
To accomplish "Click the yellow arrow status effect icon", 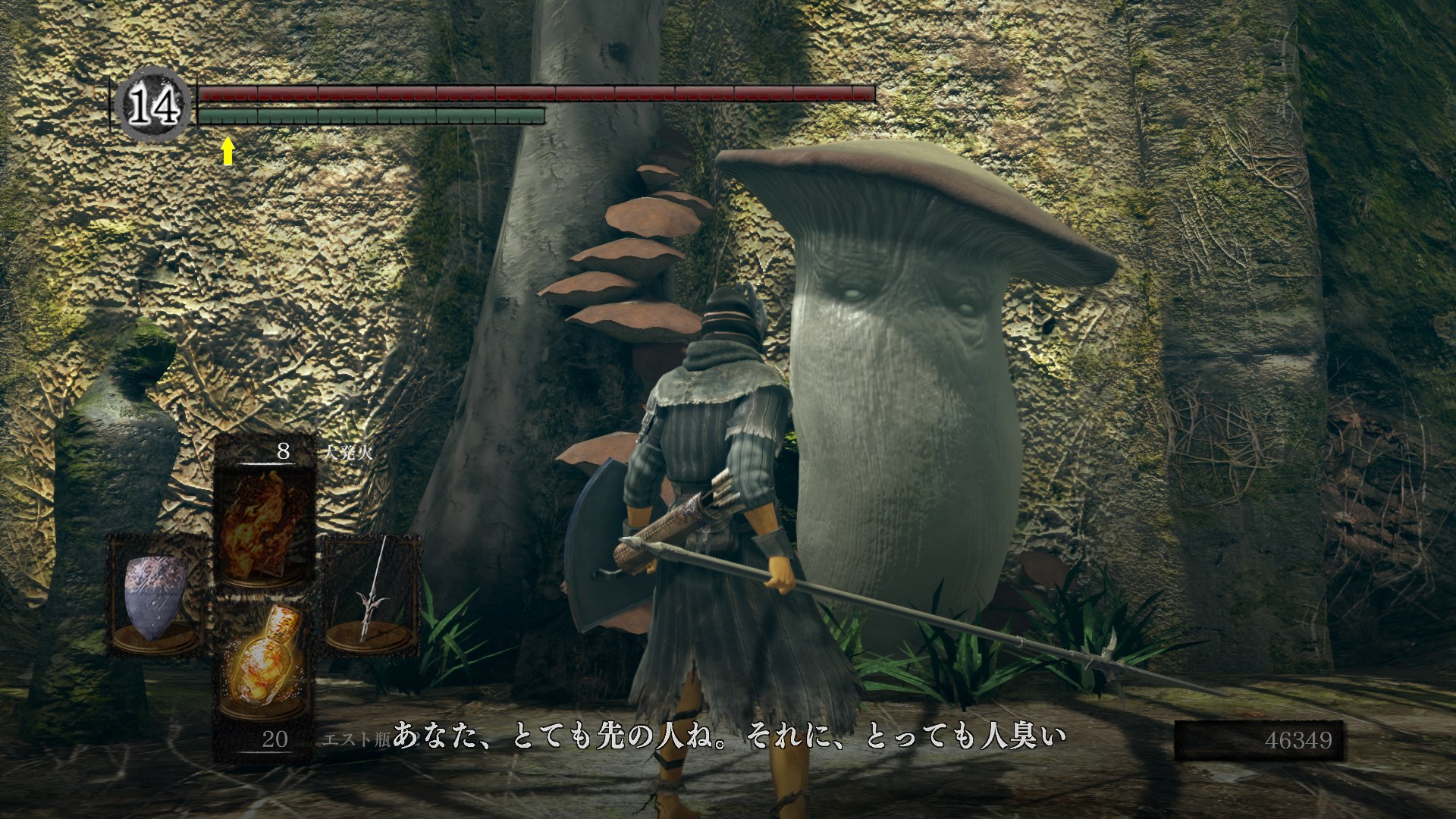I will click(227, 150).
